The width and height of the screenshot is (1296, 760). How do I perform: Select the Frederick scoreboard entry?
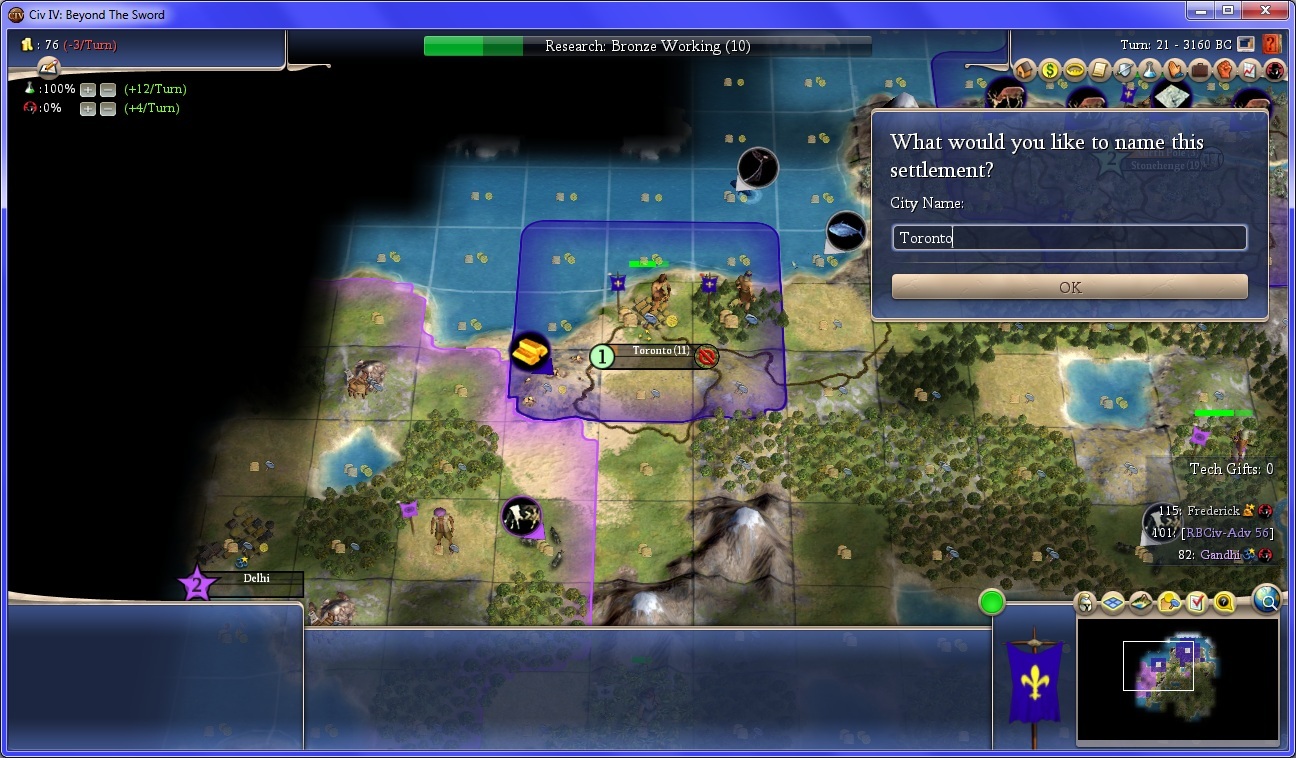point(1213,511)
